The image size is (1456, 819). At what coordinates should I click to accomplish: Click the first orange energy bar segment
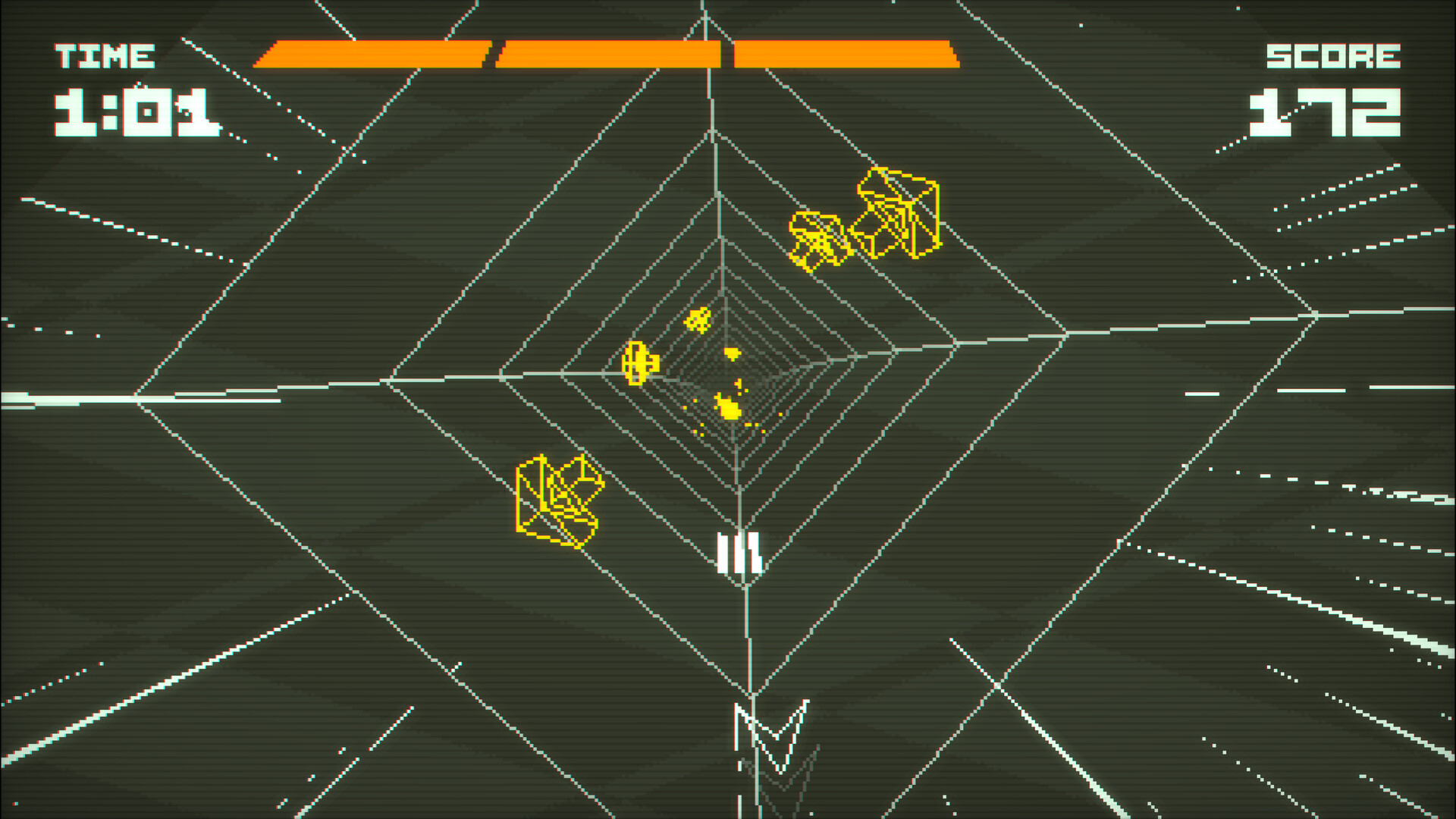click(x=372, y=53)
